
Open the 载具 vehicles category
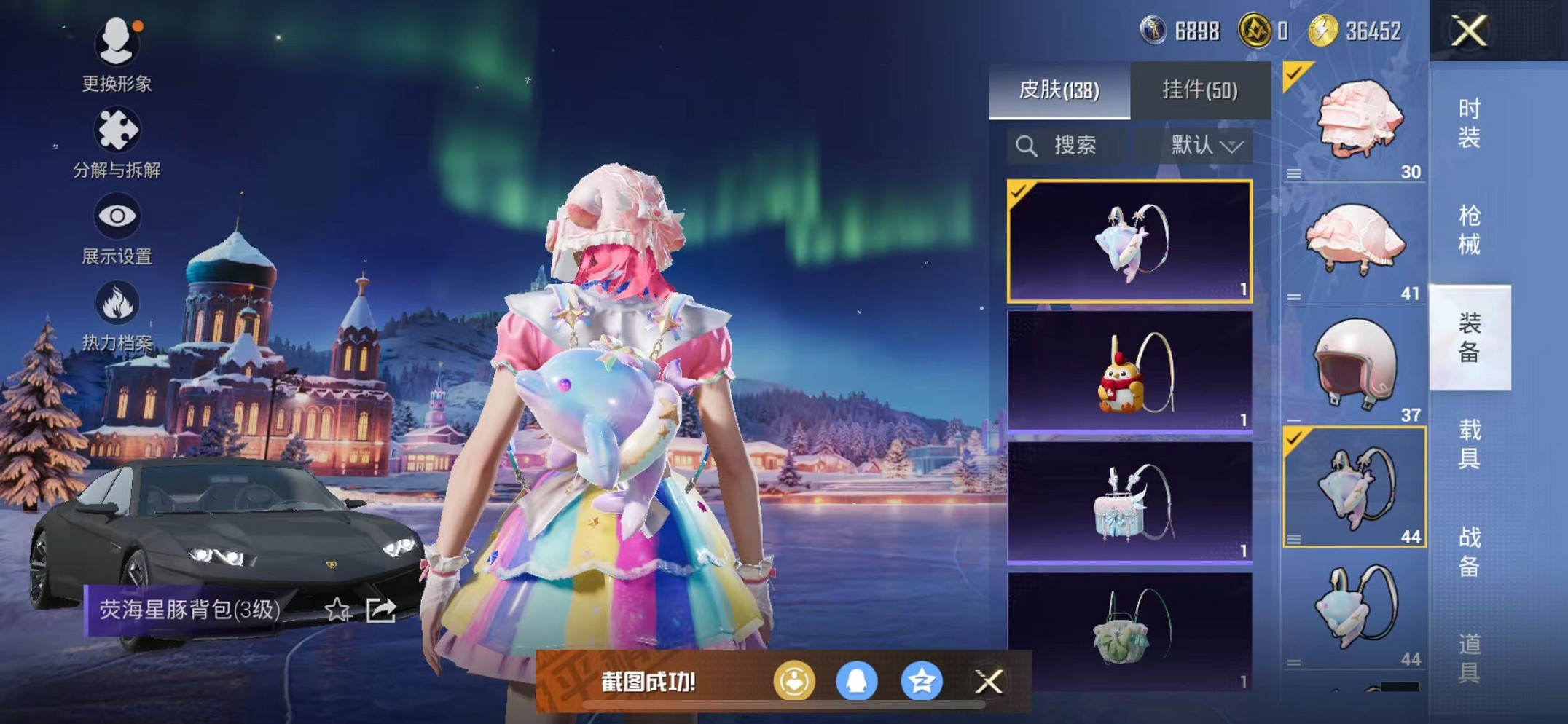[1469, 444]
